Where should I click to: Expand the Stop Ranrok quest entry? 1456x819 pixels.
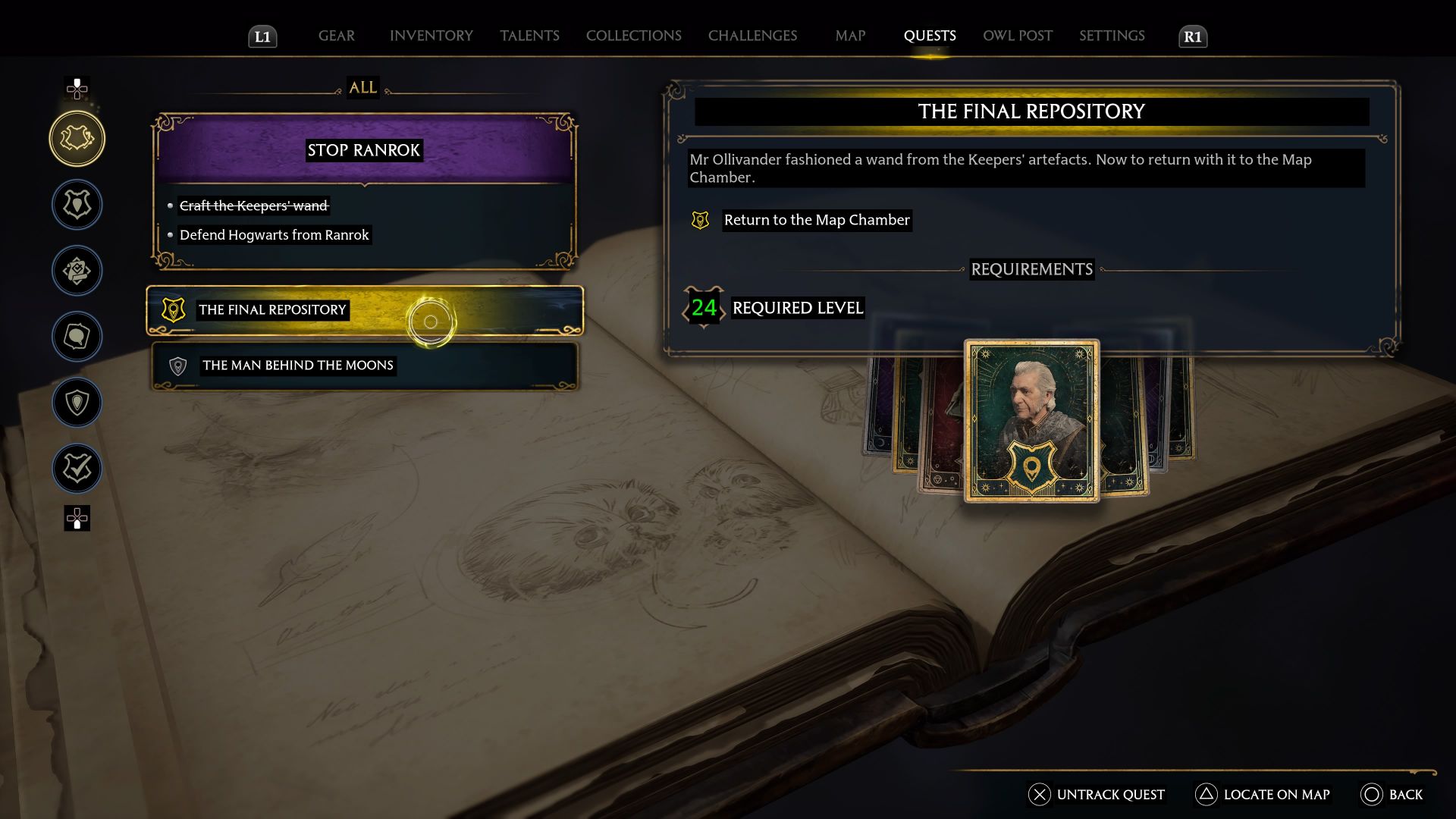[362, 149]
